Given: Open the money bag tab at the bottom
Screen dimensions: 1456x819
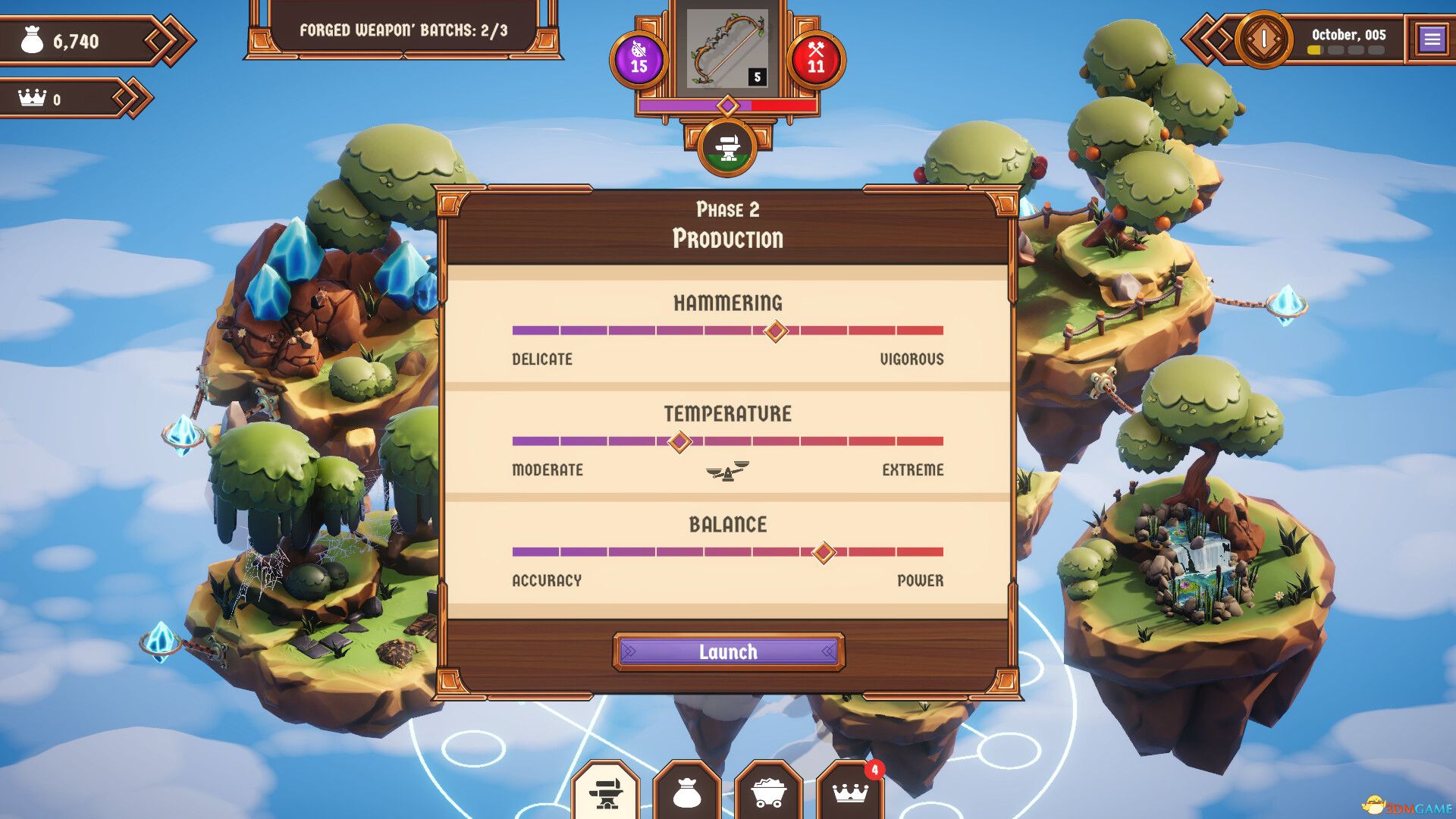Looking at the screenshot, I should 686,795.
